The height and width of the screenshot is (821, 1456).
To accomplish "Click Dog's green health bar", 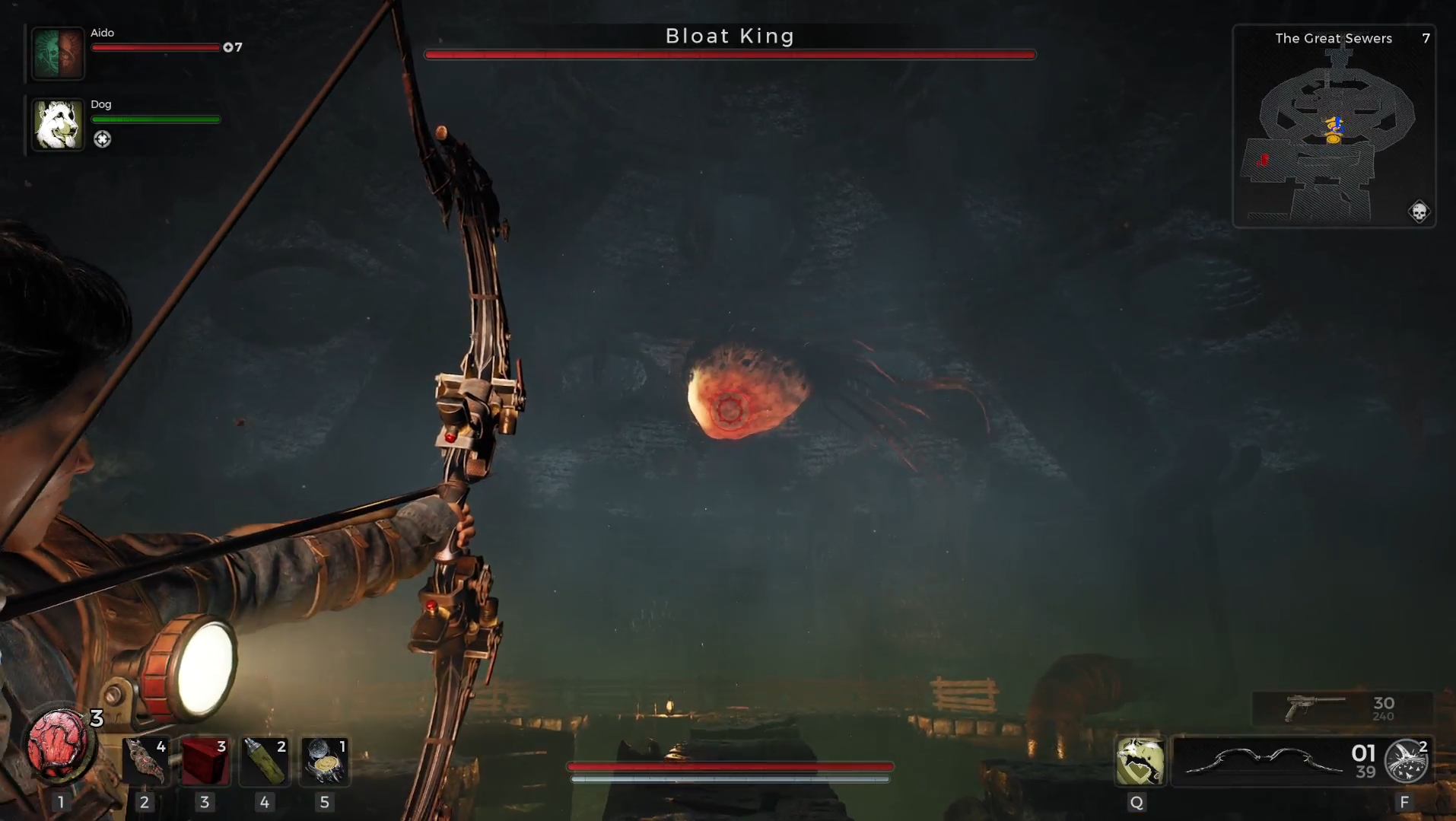I will [154, 119].
